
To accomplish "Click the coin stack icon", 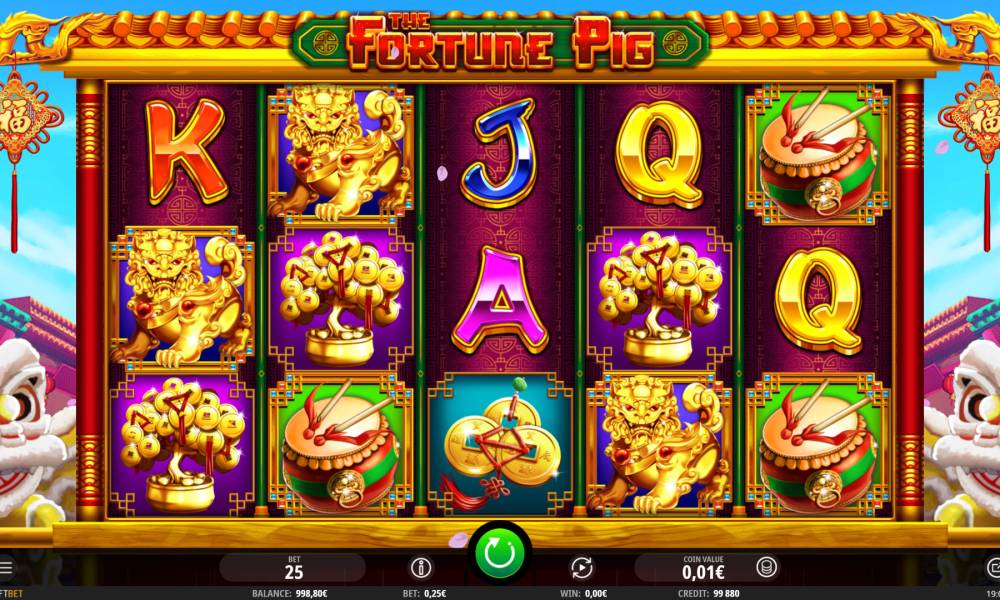I will (766, 568).
